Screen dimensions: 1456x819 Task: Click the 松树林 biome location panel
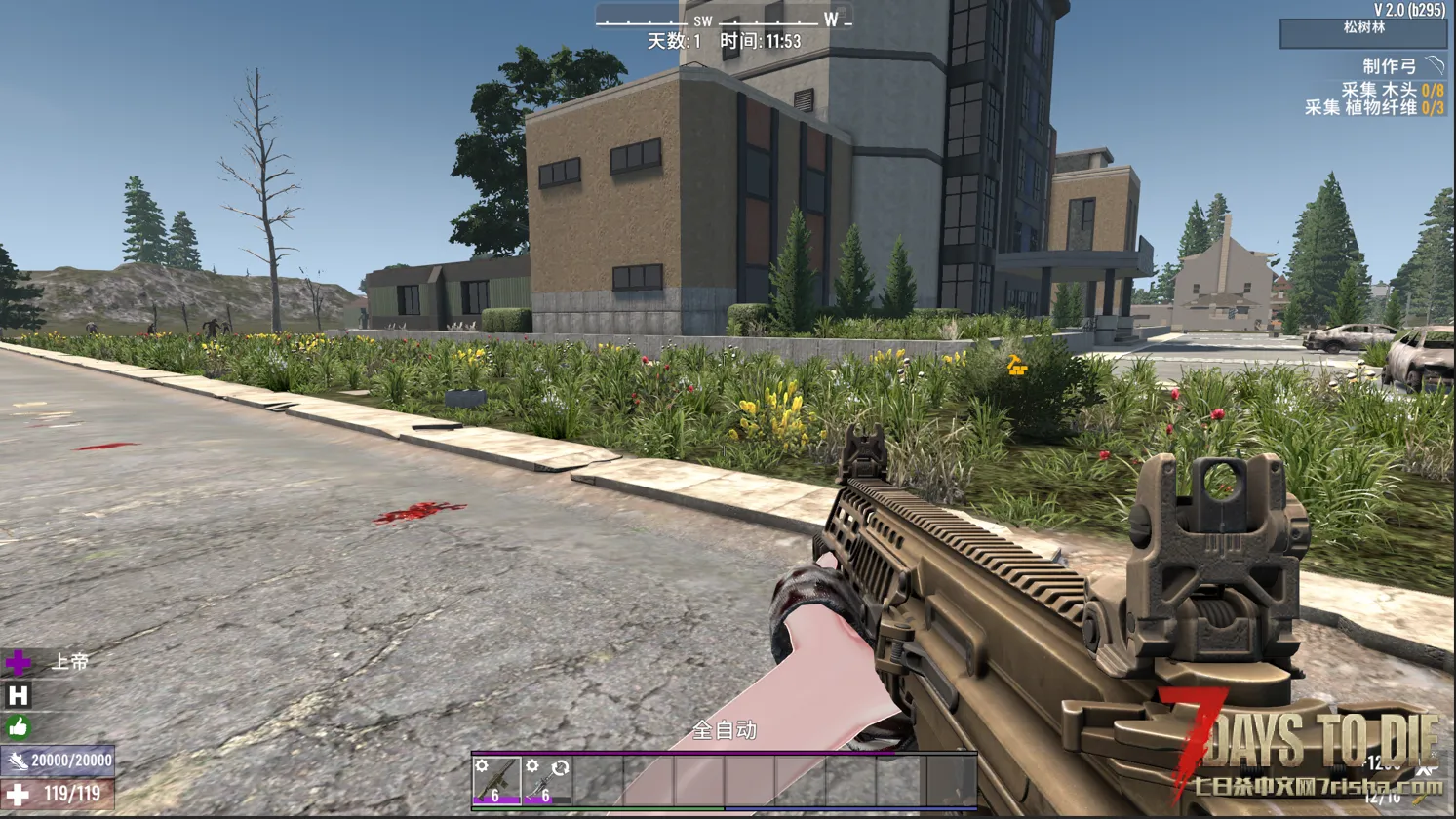click(1363, 32)
